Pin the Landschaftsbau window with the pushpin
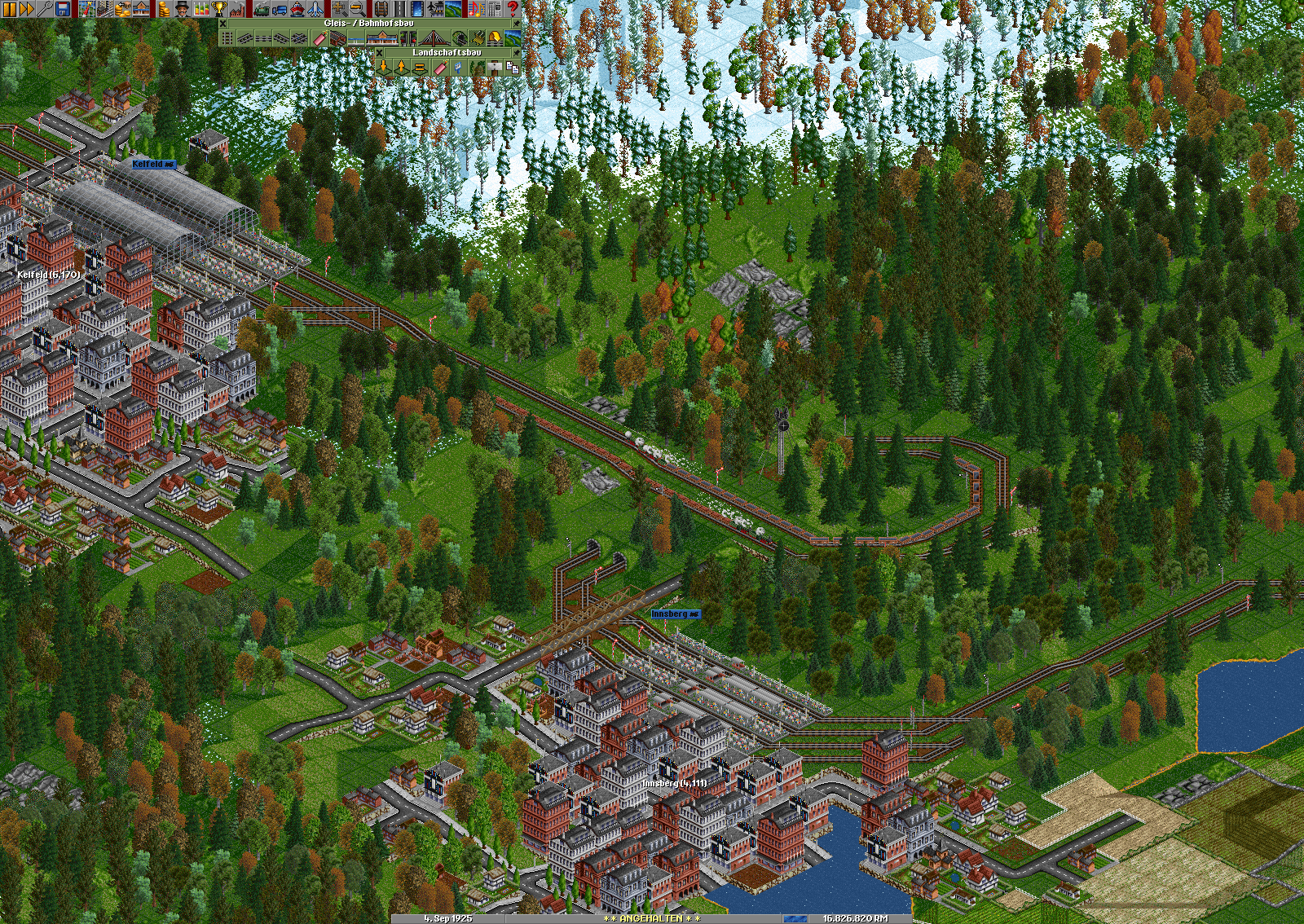Screen dimensions: 1304x924 click(516, 53)
